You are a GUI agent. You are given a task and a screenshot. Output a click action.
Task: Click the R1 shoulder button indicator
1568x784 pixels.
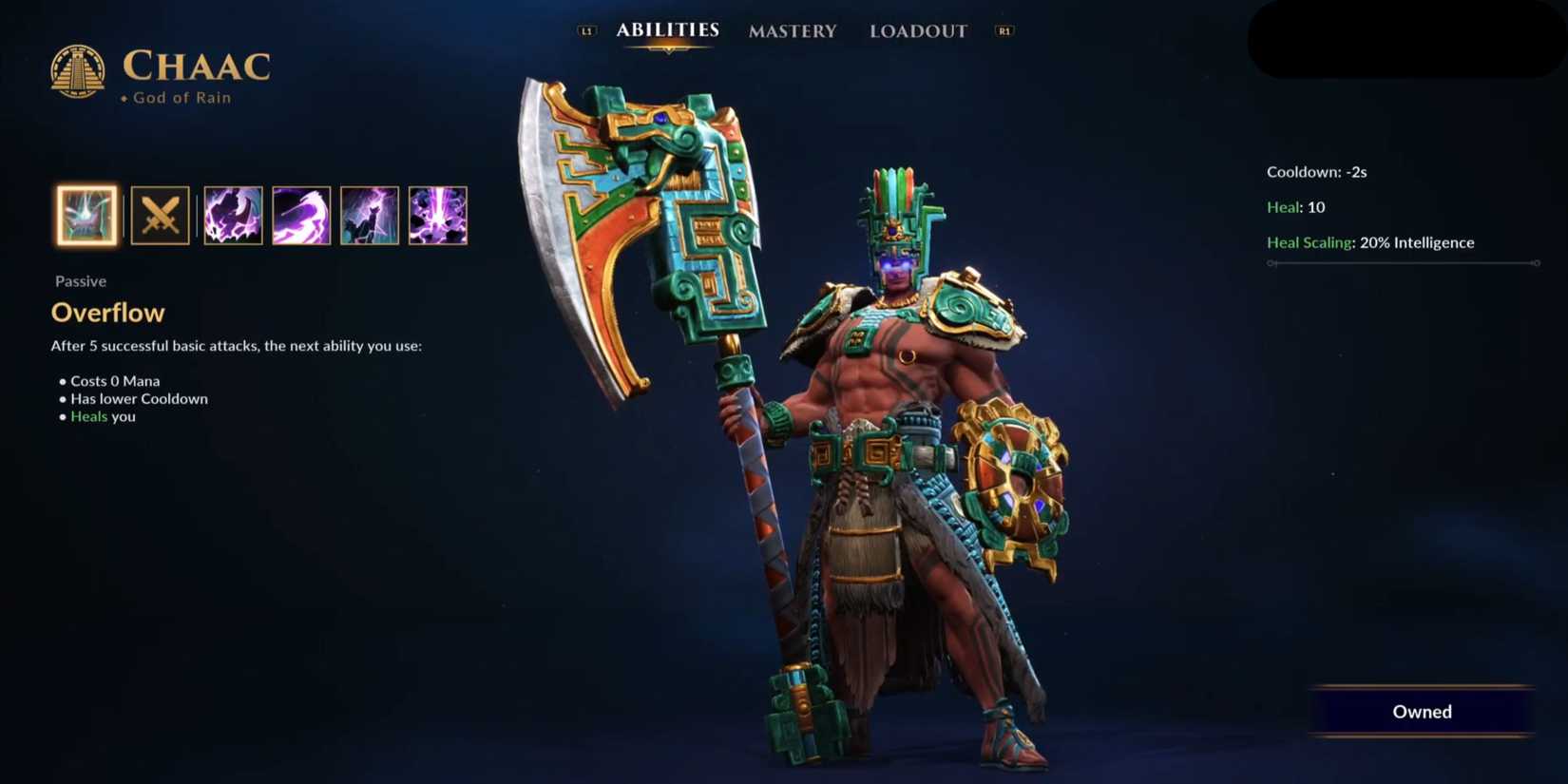(1004, 29)
